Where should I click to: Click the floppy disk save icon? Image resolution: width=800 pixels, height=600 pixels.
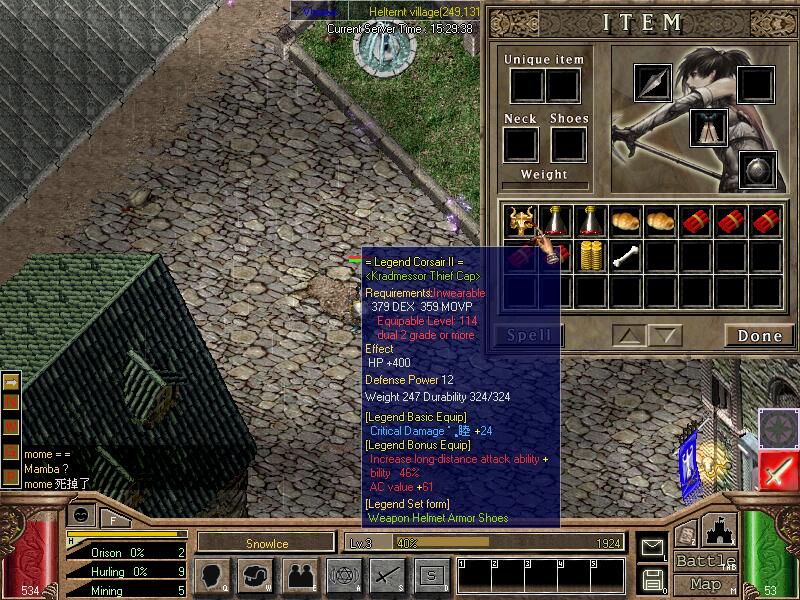pos(652,579)
